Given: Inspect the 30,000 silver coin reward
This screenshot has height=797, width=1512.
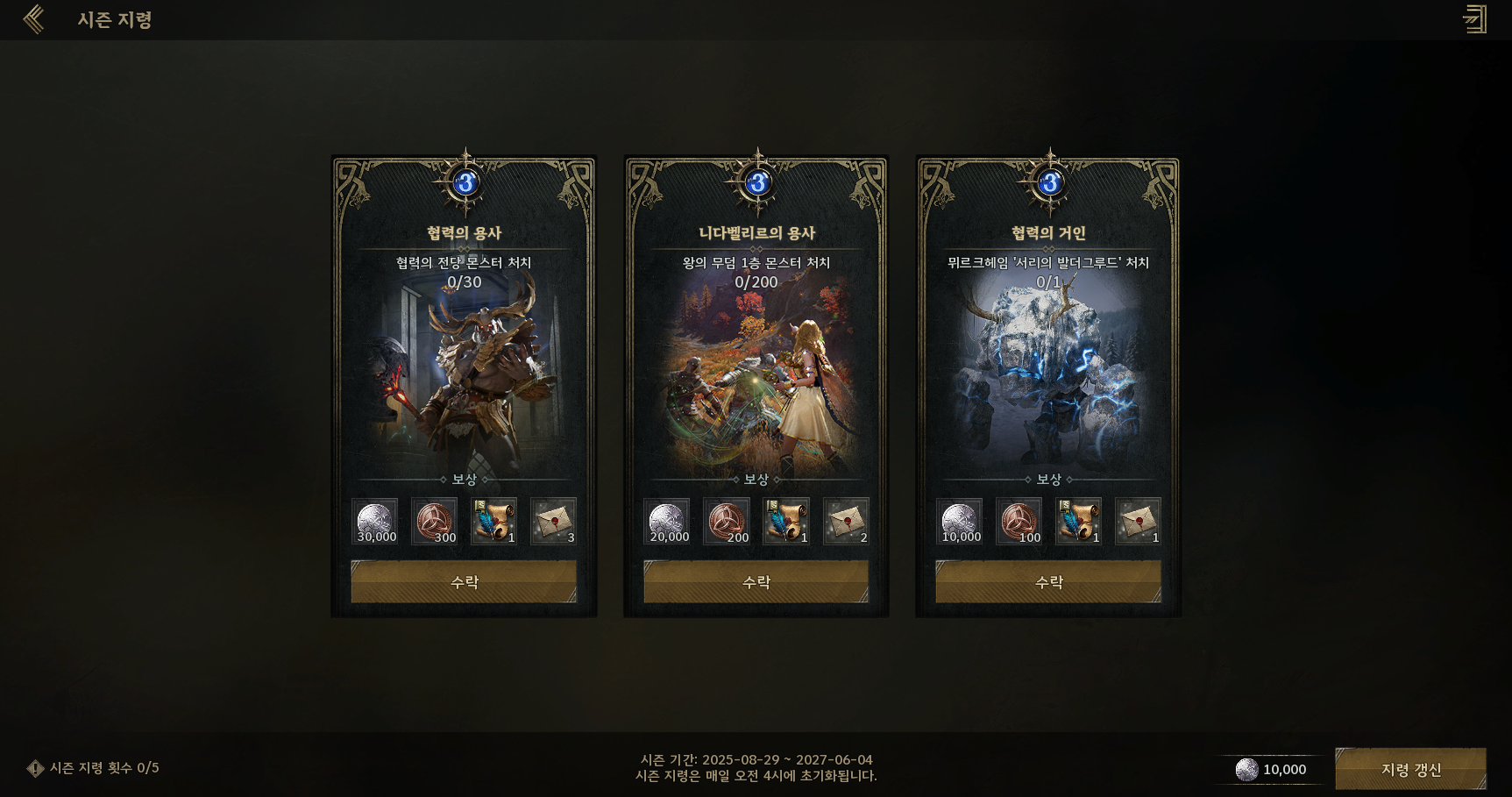Looking at the screenshot, I should click(x=375, y=522).
